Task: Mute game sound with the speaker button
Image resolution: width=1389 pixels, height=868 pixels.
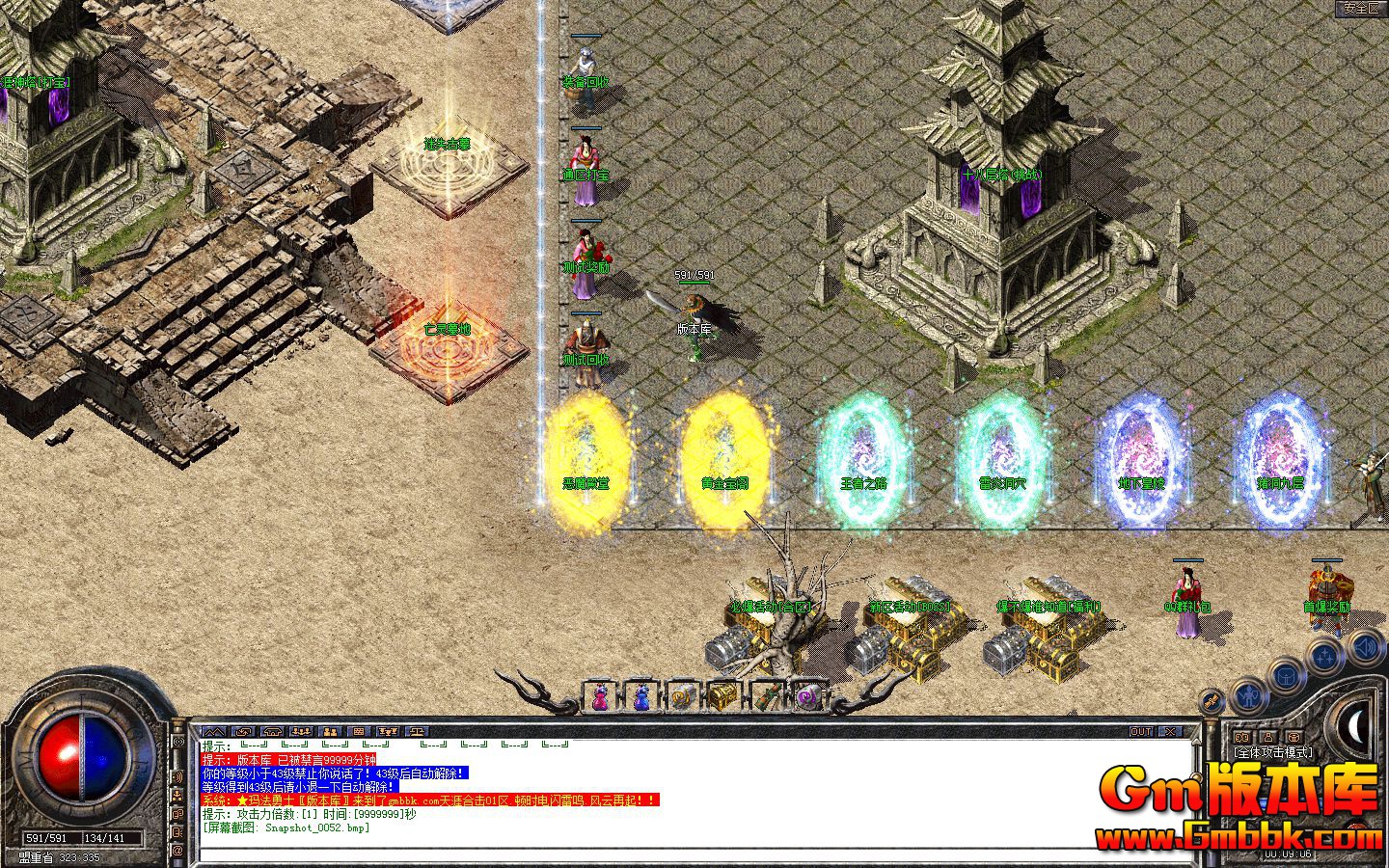Action: [x=1365, y=648]
